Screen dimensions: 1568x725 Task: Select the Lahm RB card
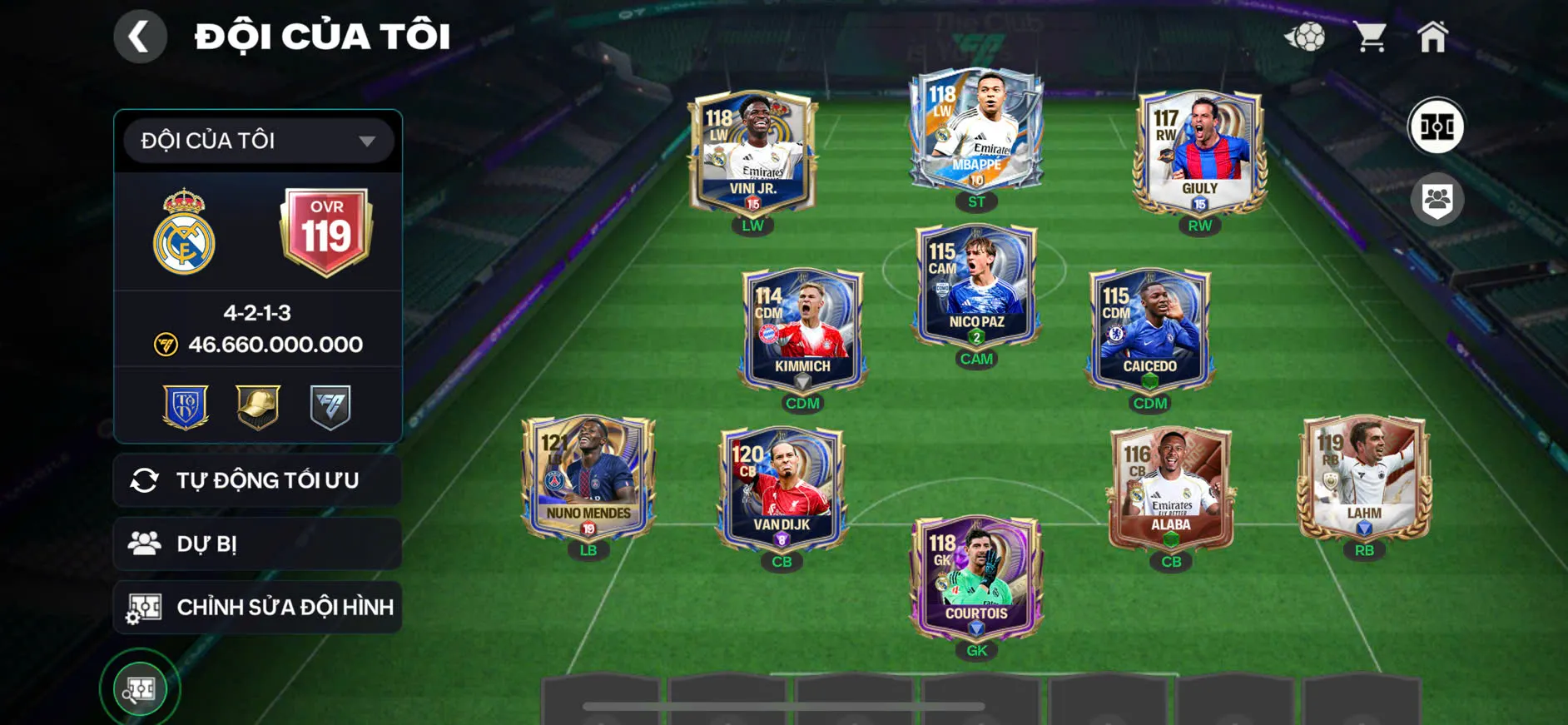click(x=1364, y=479)
